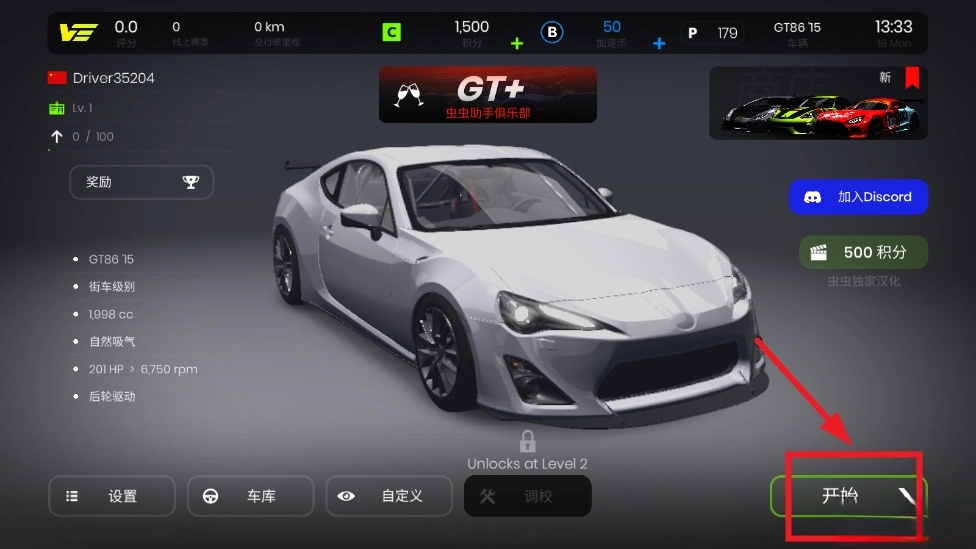Join the Discord server
The image size is (976, 549).
pos(858,197)
